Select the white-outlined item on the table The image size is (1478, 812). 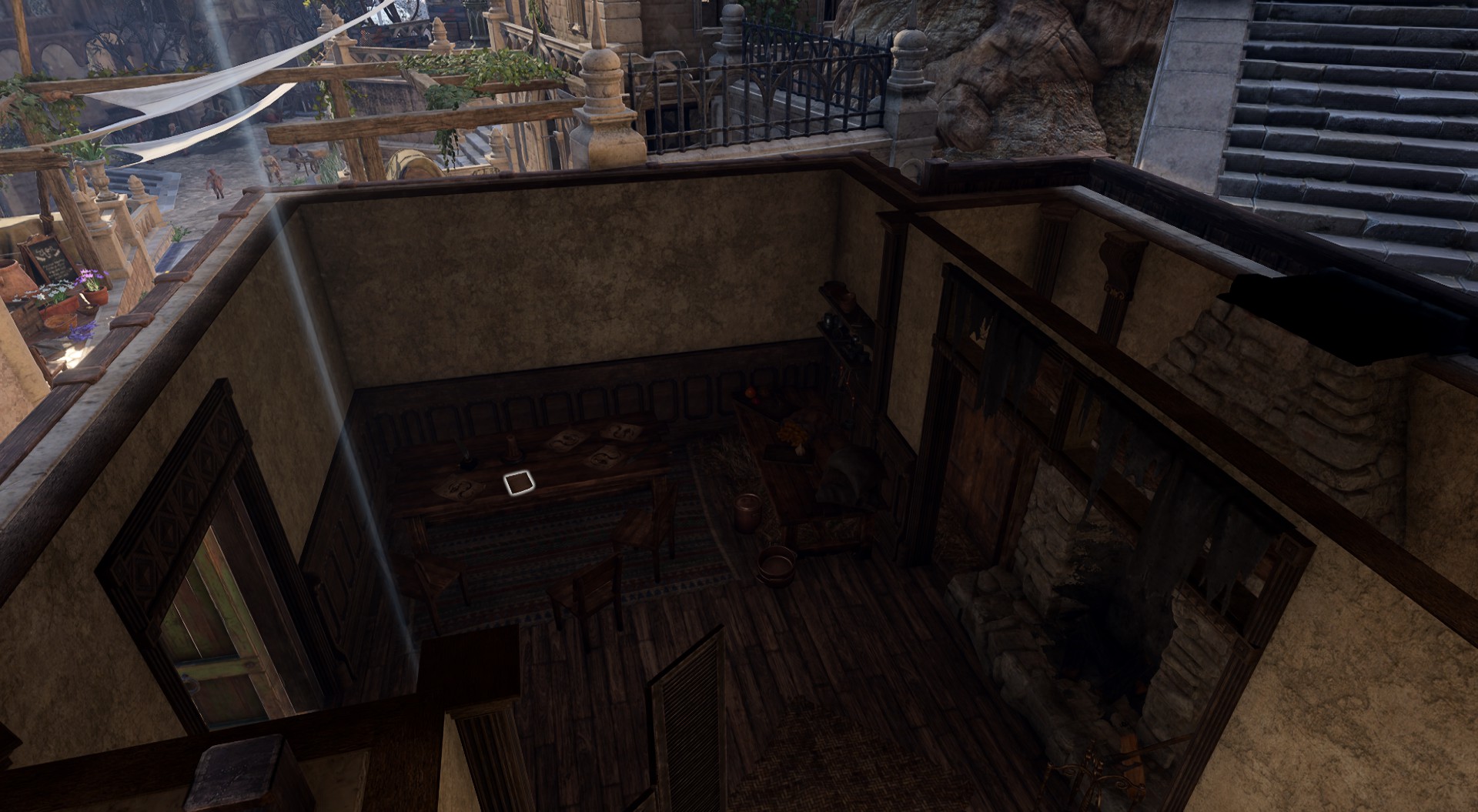(517, 483)
